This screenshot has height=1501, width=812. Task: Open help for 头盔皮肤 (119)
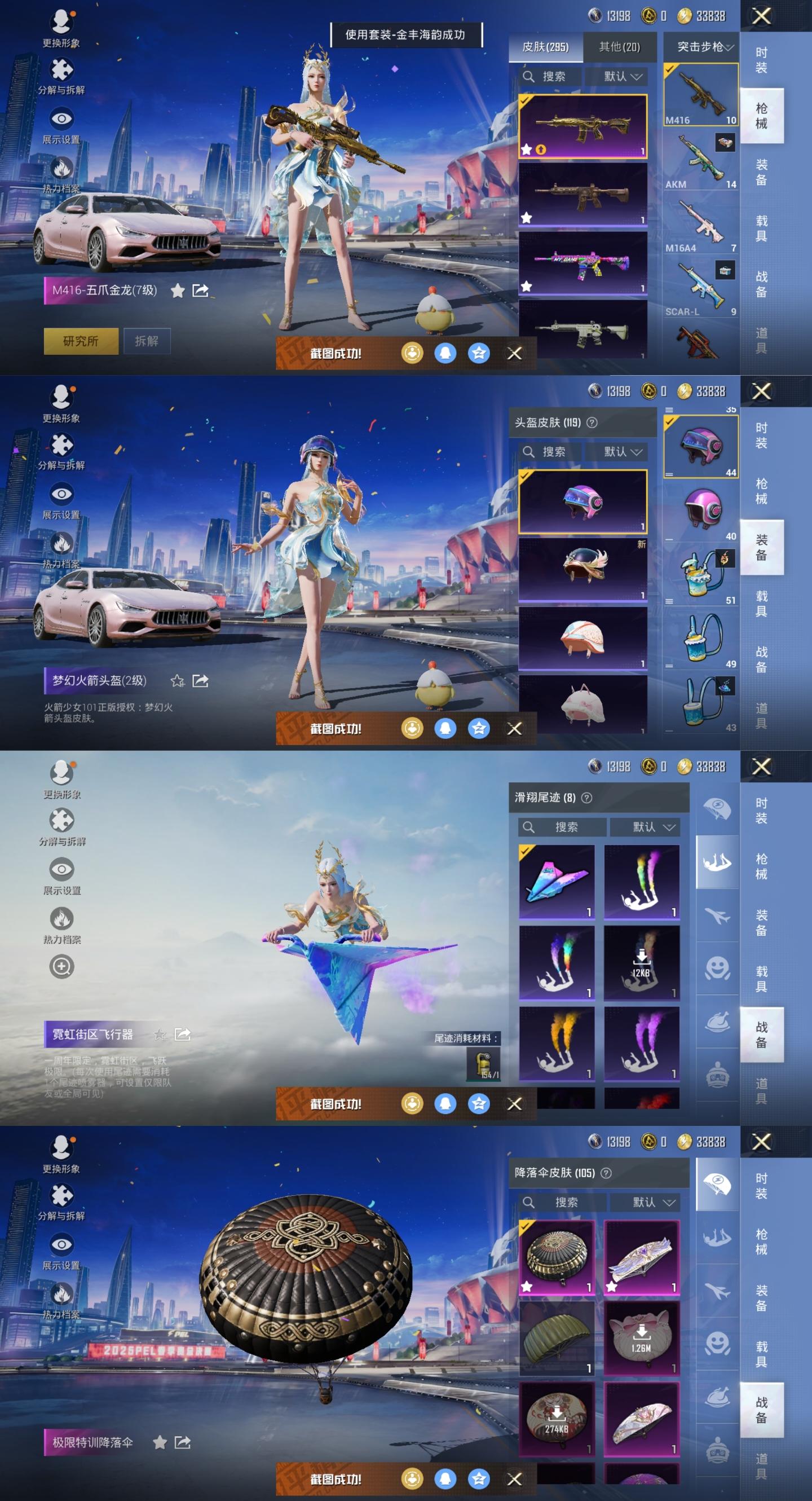[x=592, y=422]
